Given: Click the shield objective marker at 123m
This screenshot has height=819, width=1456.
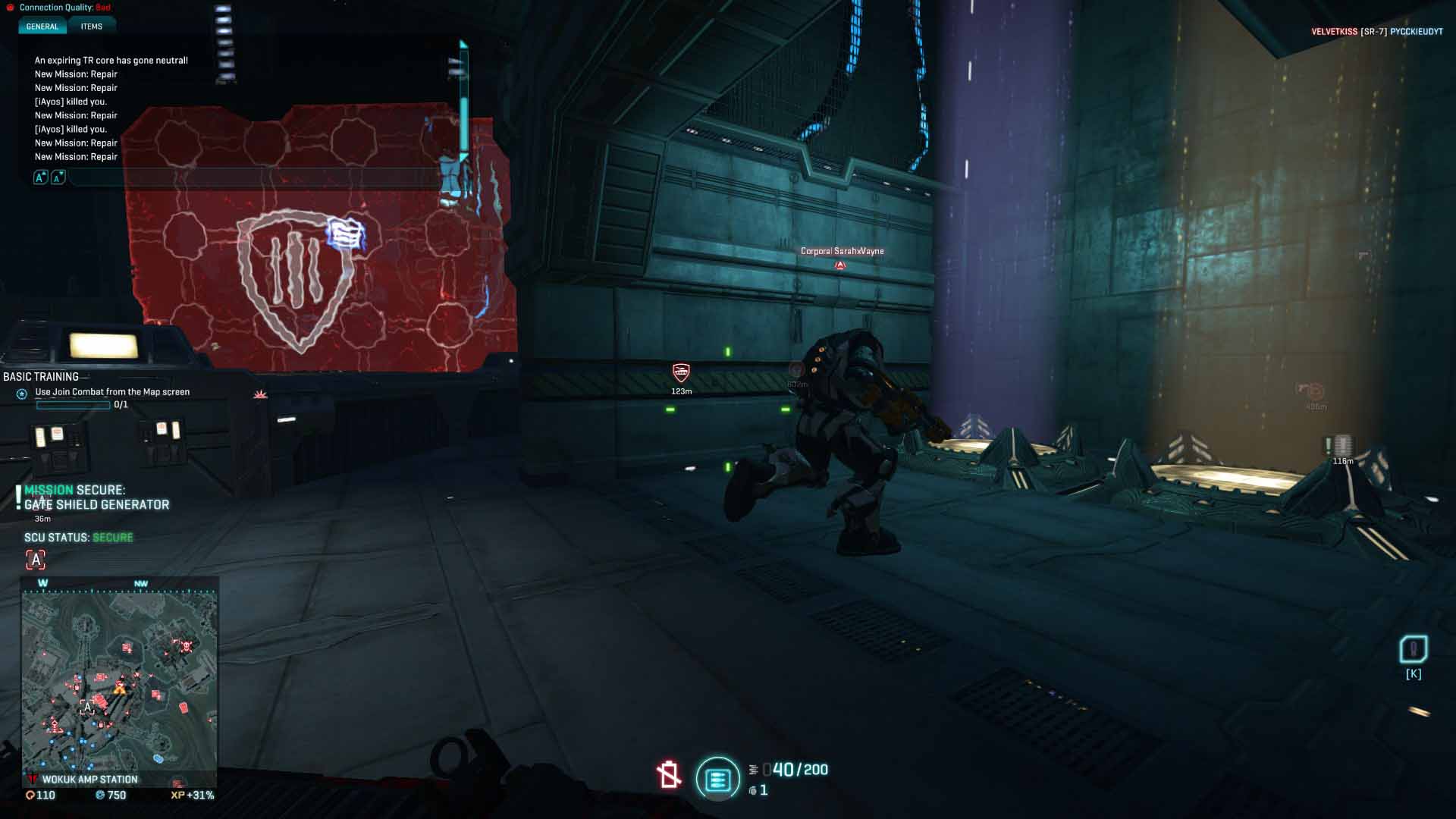Looking at the screenshot, I should (x=681, y=372).
